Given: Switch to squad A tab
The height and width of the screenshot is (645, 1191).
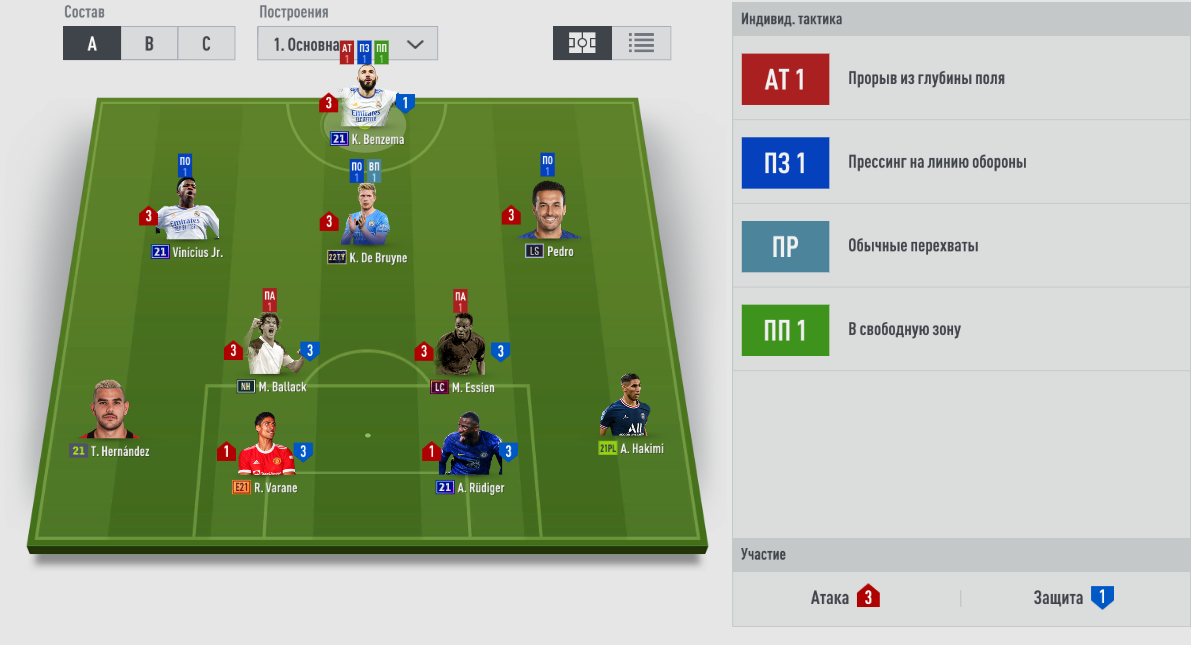Looking at the screenshot, I should [x=92, y=43].
